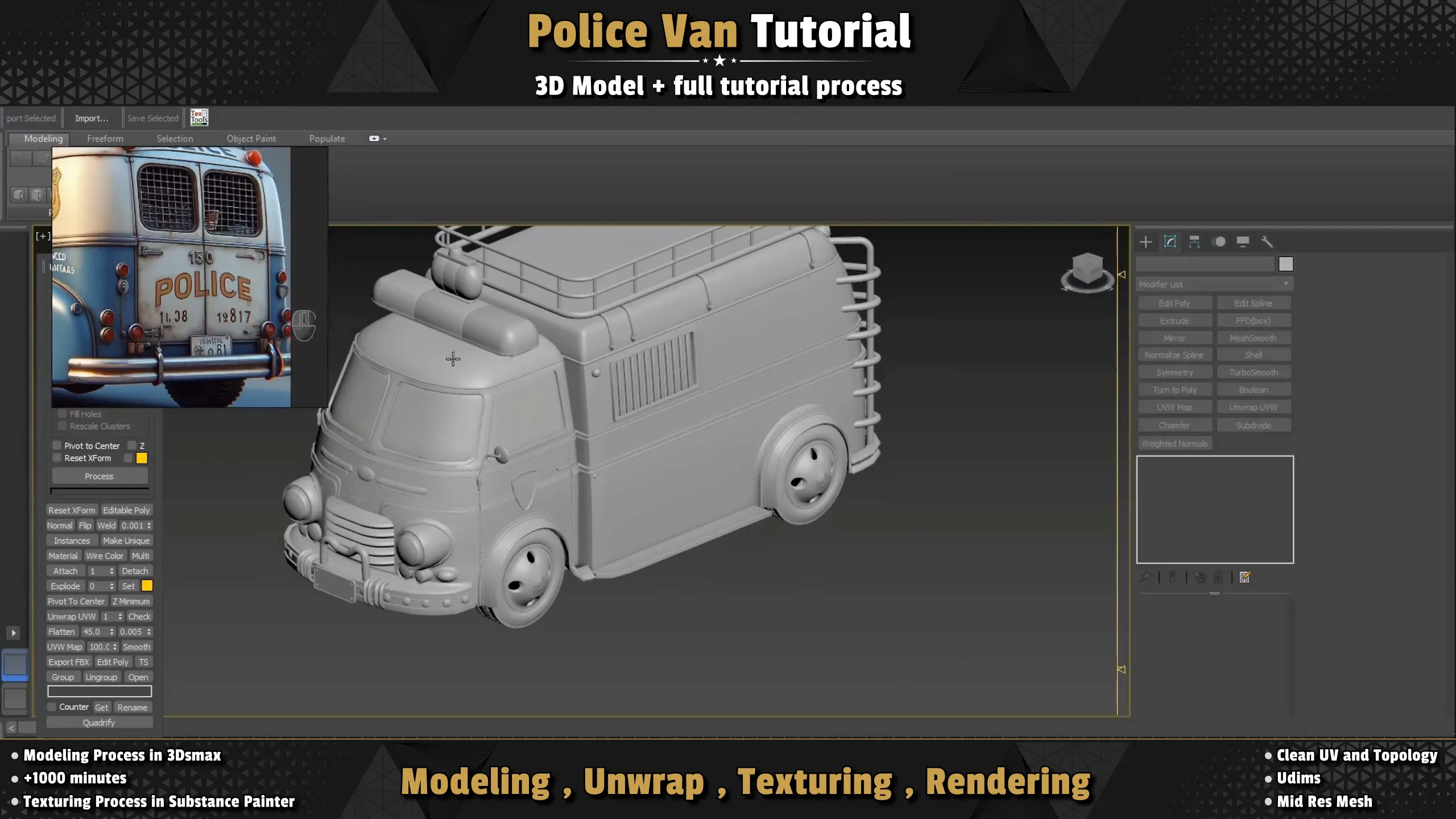Screen dimensions: 1456x819
Task: Open the Create panel
Action: point(1146,242)
